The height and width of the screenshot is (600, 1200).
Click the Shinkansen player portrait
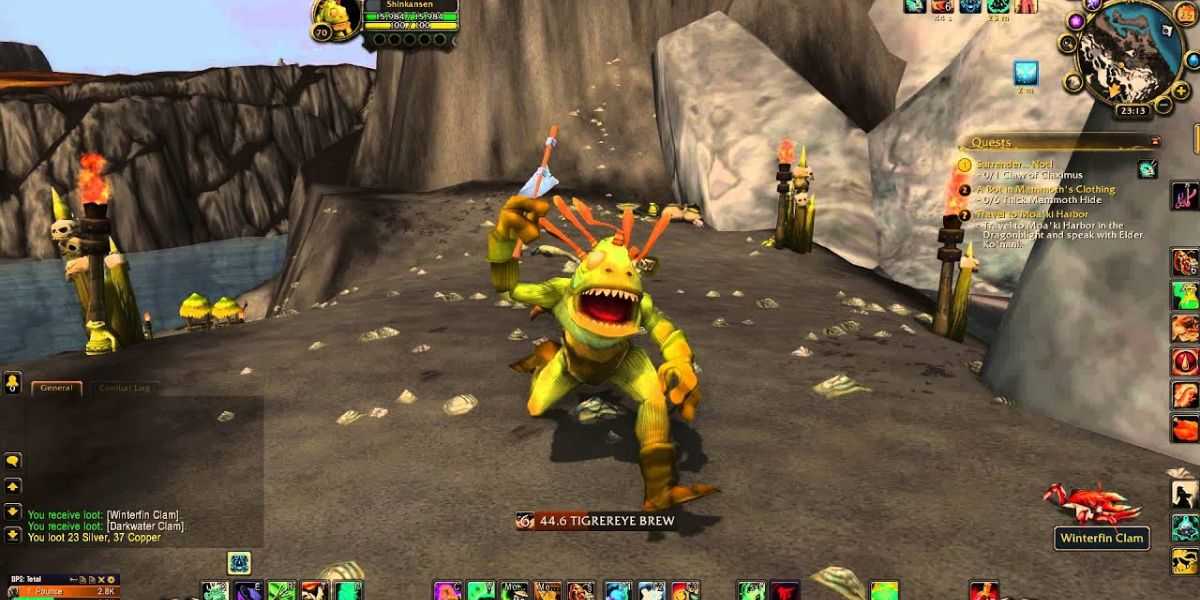point(336,18)
